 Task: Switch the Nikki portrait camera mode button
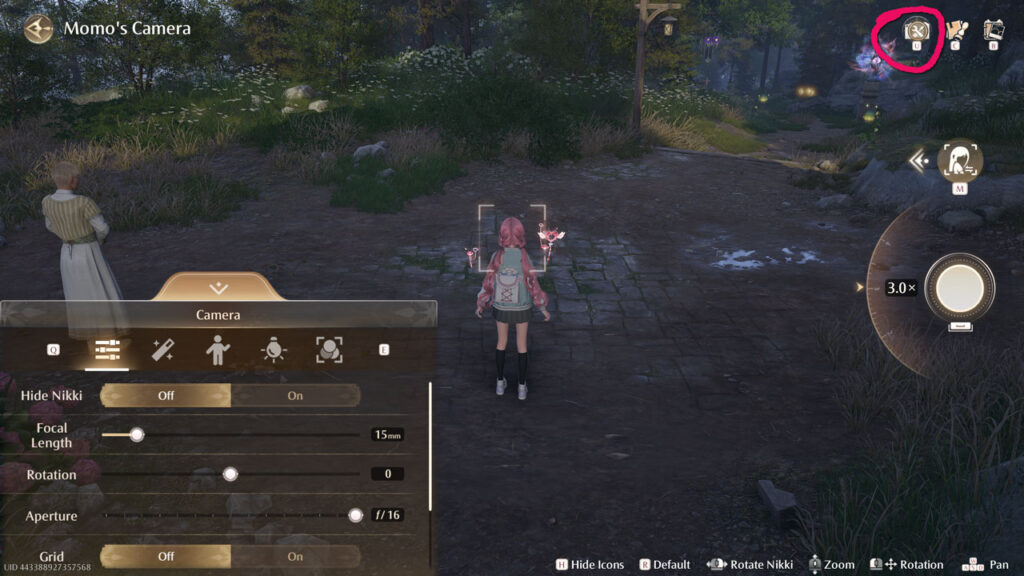tap(959, 160)
